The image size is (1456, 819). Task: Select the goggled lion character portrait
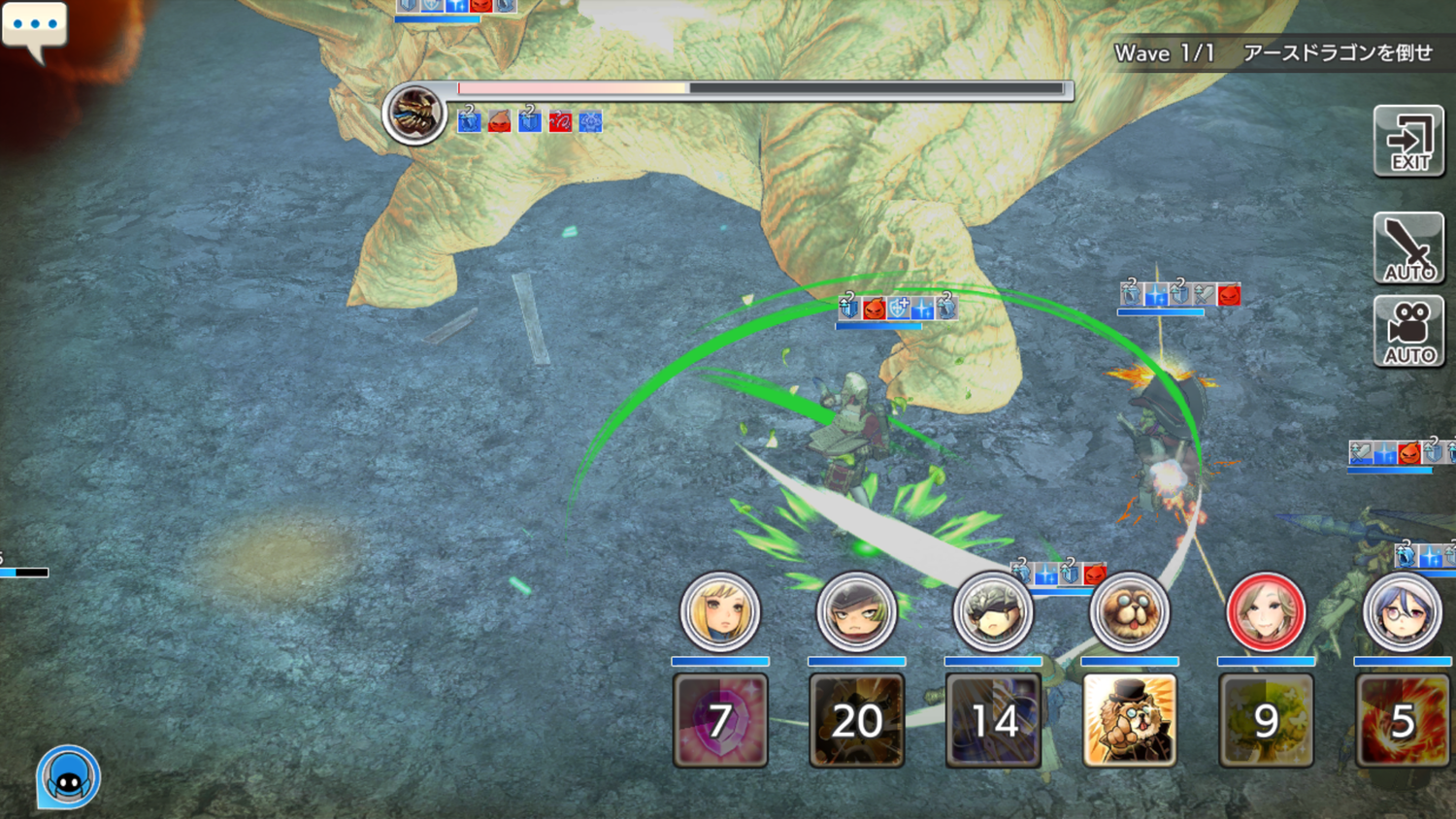[x=1129, y=612]
